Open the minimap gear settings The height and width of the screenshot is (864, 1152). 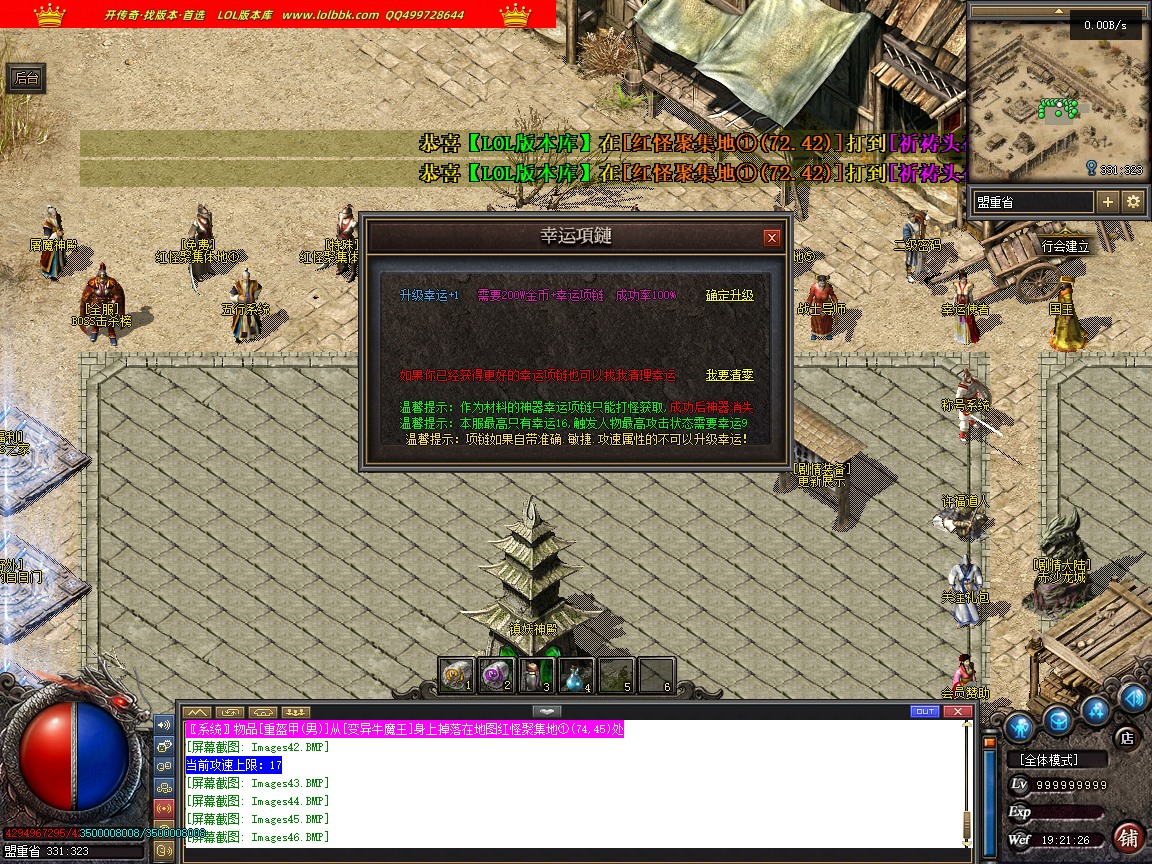[x=1133, y=202]
